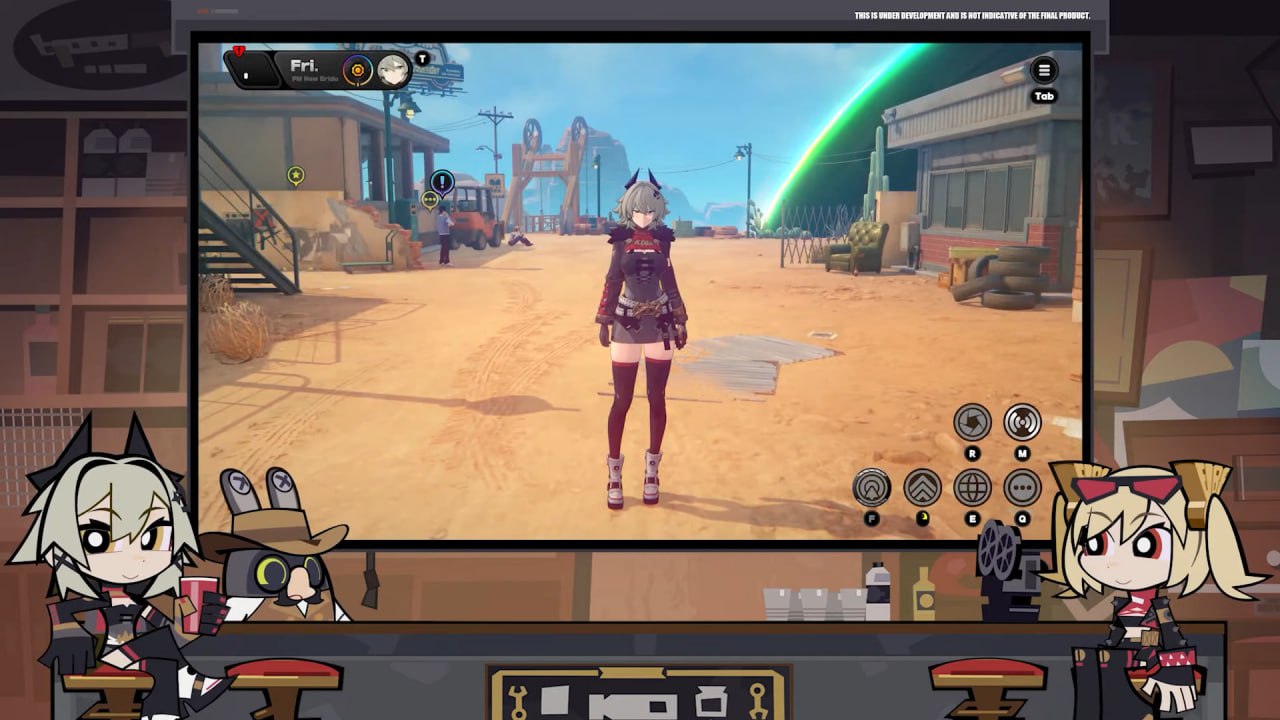The image size is (1280, 720).
Task: Open the globe grid icon
Action: pyautogui.click(x=972, y=488)
